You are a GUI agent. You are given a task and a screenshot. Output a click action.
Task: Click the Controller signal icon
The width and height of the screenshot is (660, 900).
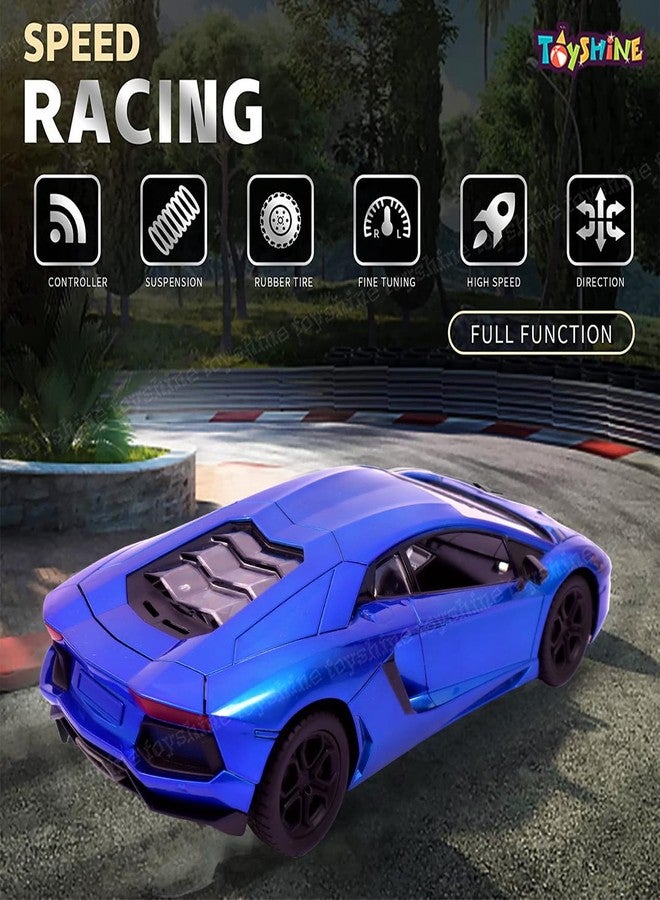pos(67,220)
